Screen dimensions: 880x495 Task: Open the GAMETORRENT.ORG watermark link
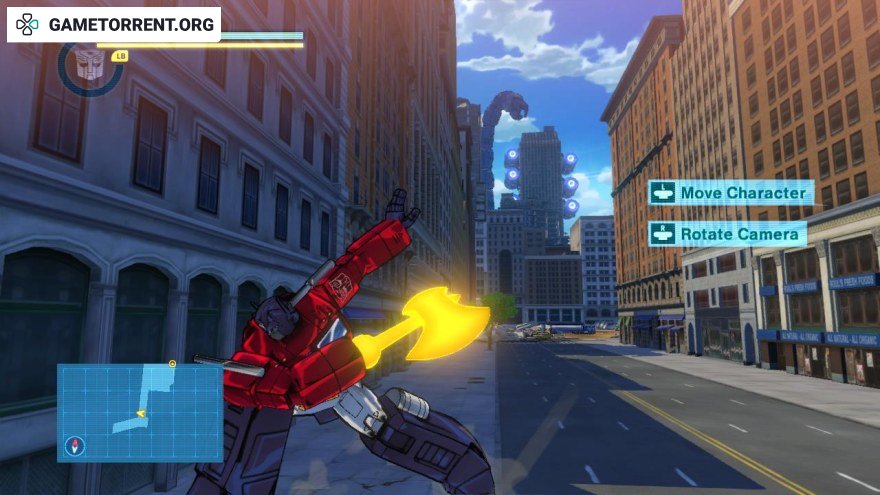tap(113, 24)
